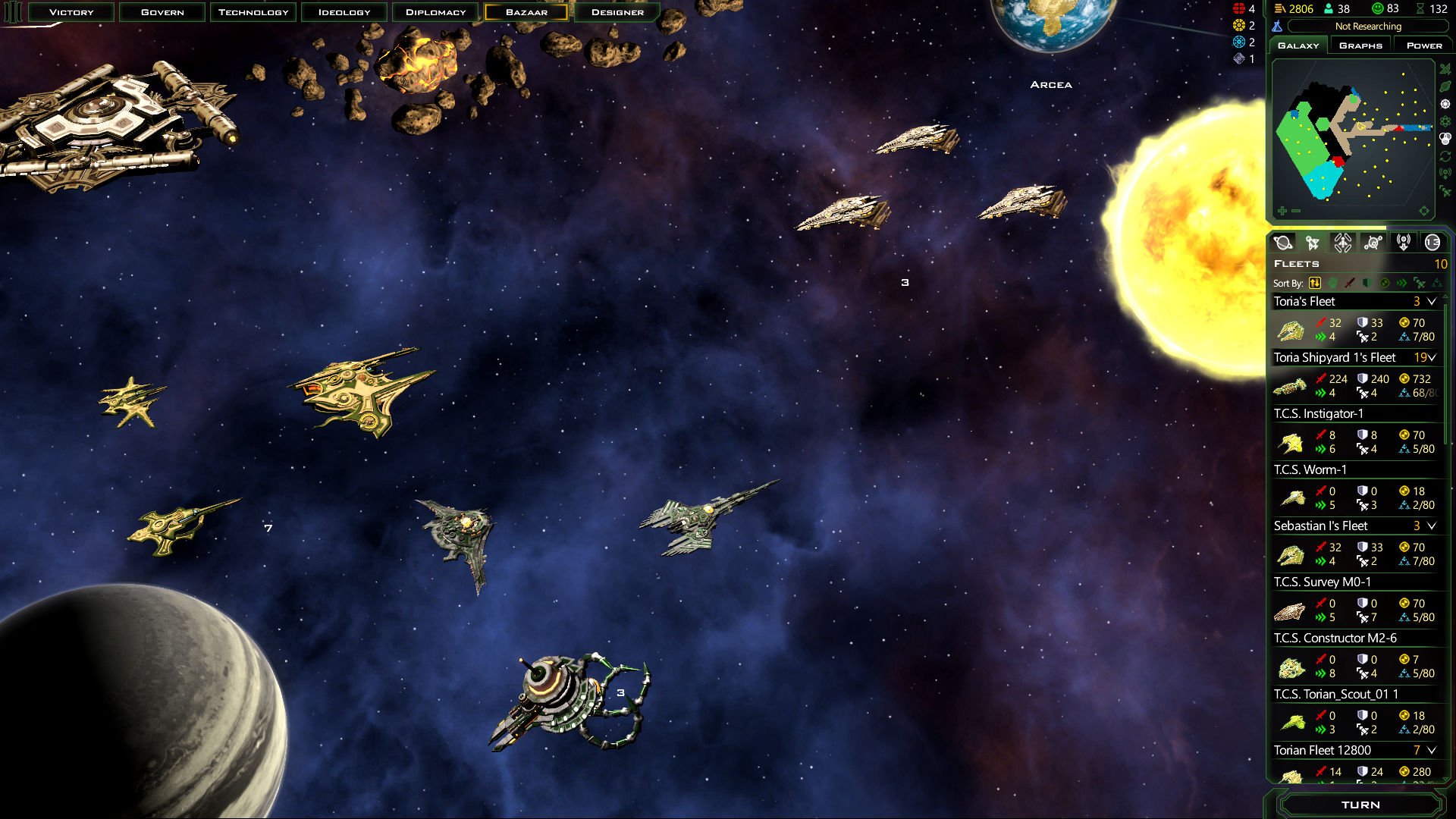Open the Victory screen
Viewport: 1456px width, 819px height.
[71, 12]
